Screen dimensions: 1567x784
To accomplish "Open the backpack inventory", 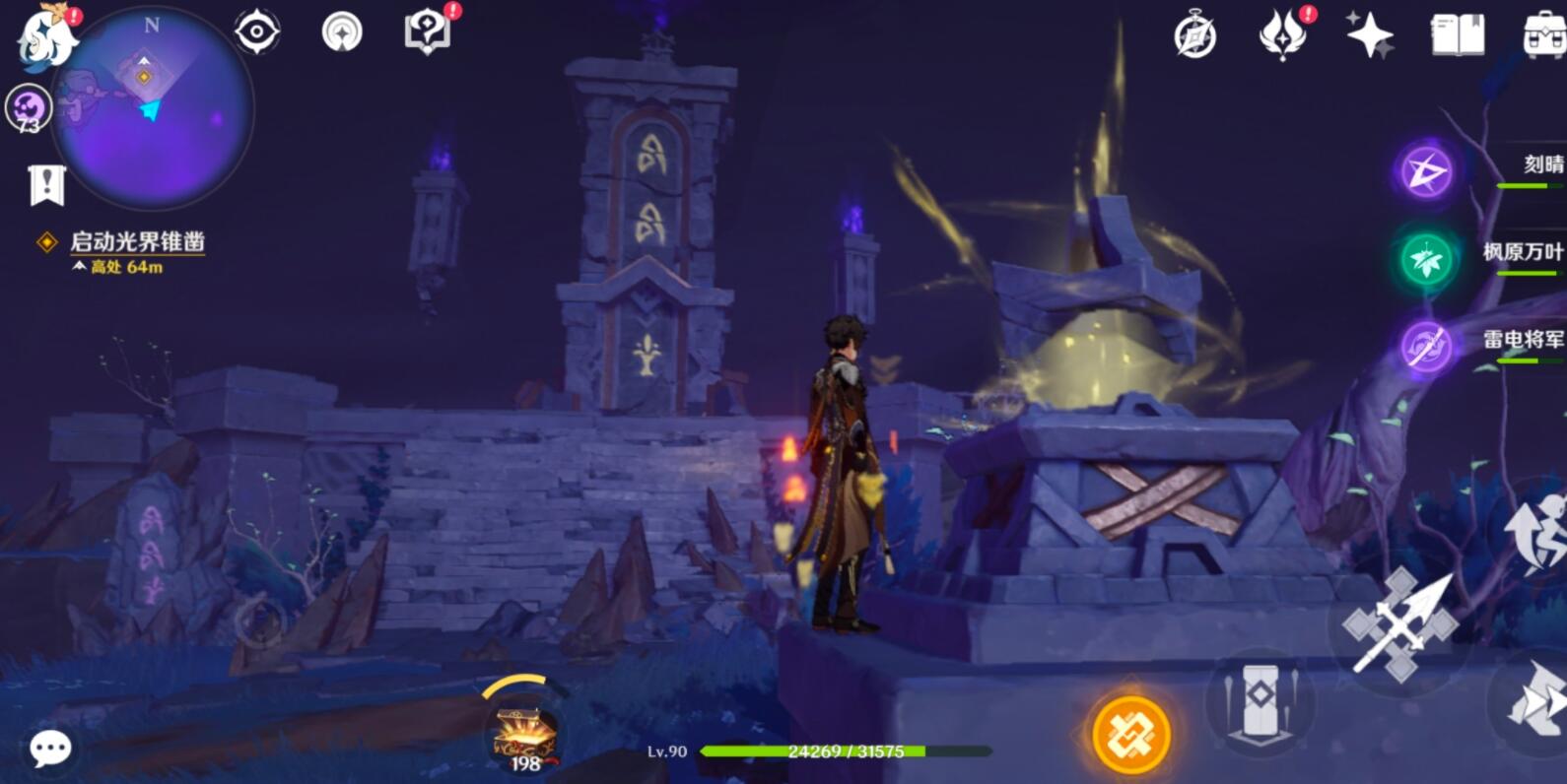I will coord(1543,36).
